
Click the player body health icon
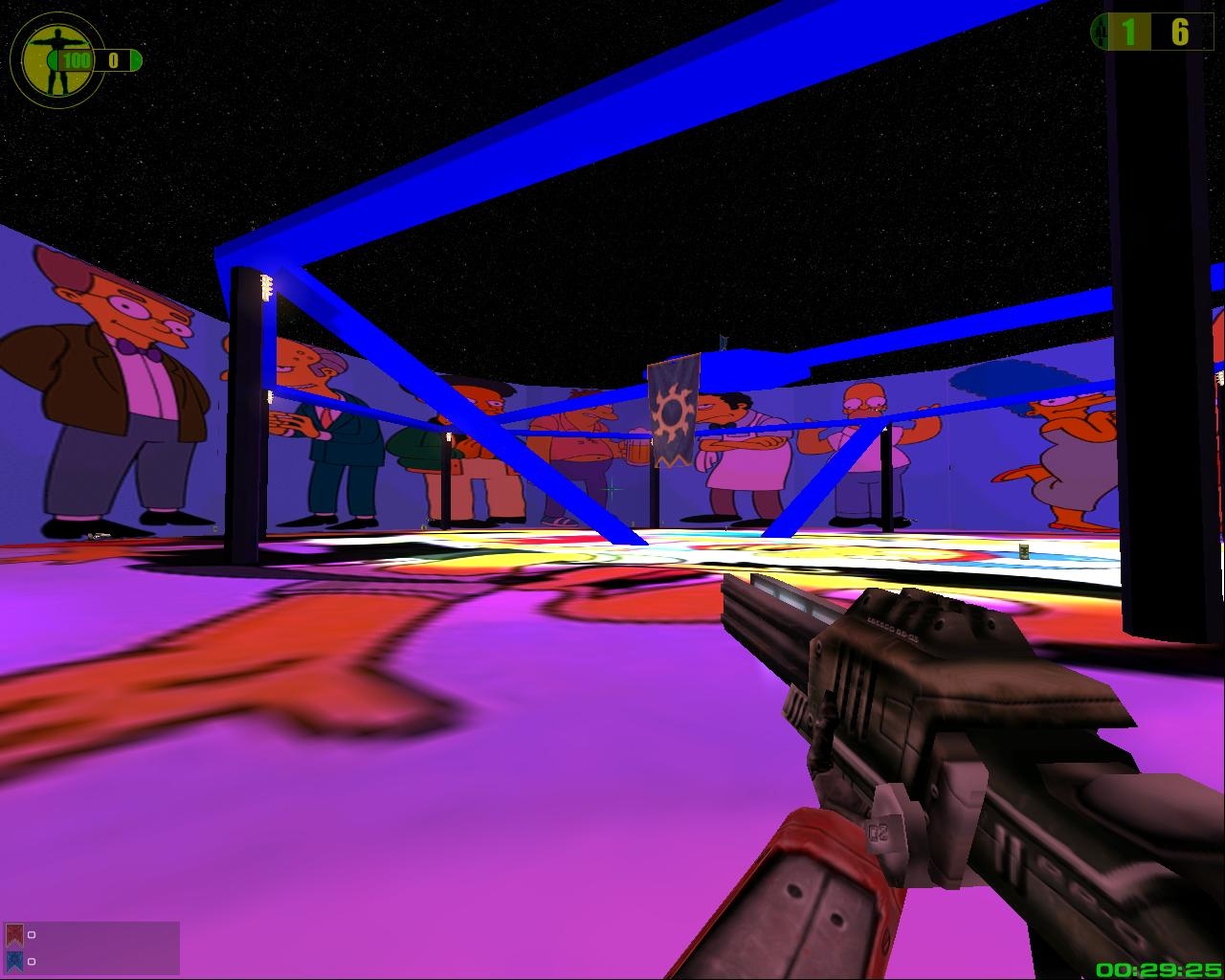(x=44, y=59)
